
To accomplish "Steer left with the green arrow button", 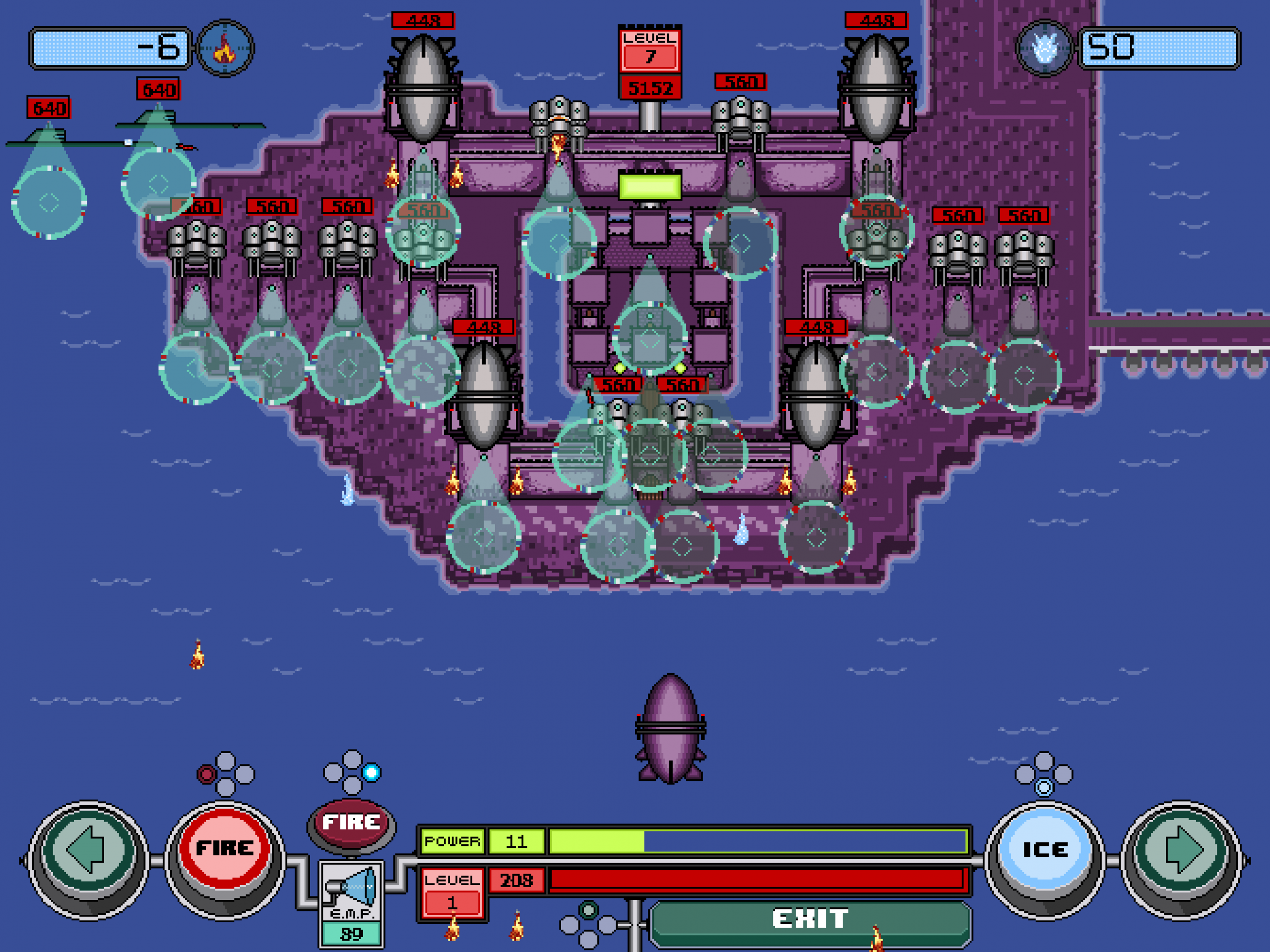I will (88, 850).
